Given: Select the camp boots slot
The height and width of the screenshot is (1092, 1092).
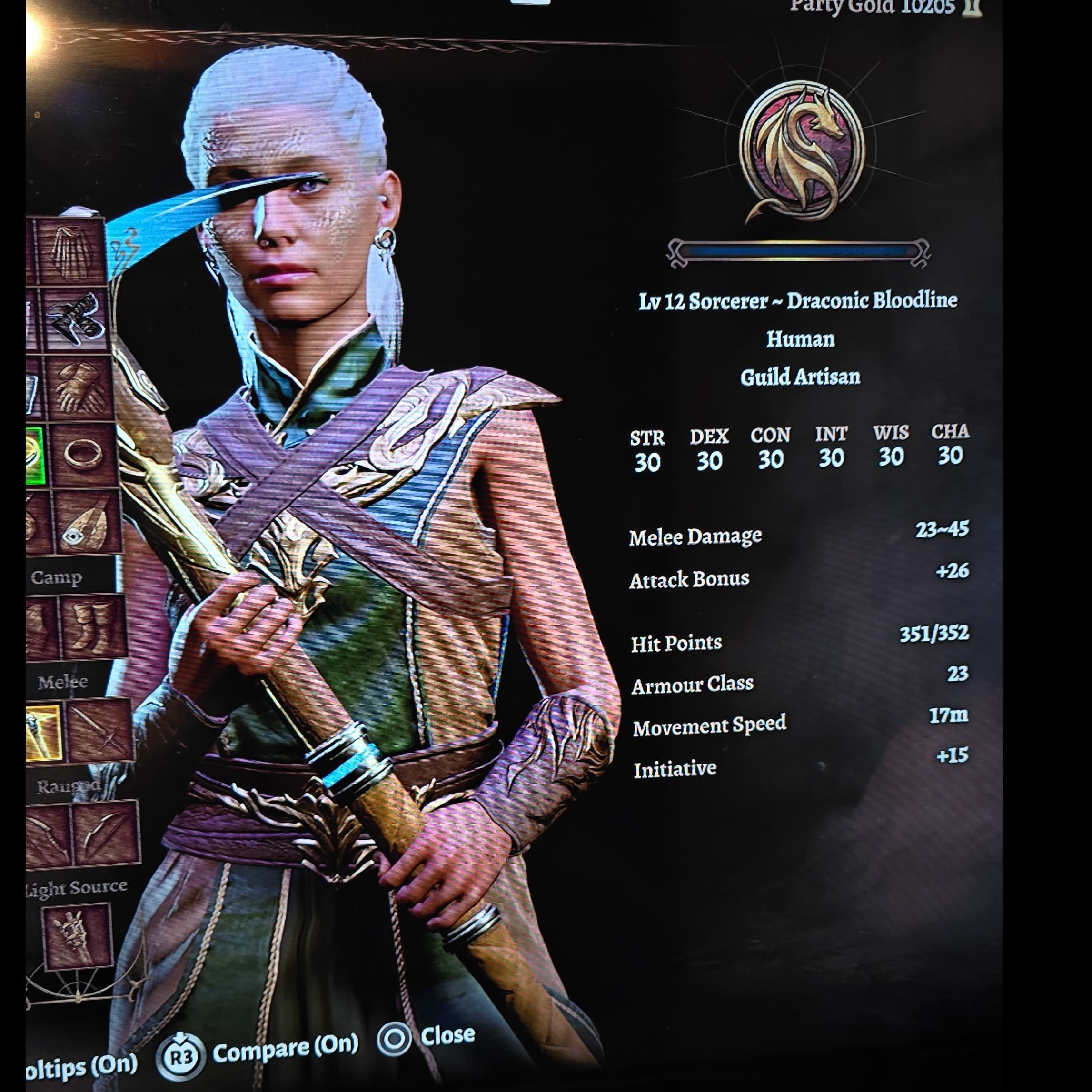Looking at the screenshot, I should pyautogui.click(x=94, y=626).
